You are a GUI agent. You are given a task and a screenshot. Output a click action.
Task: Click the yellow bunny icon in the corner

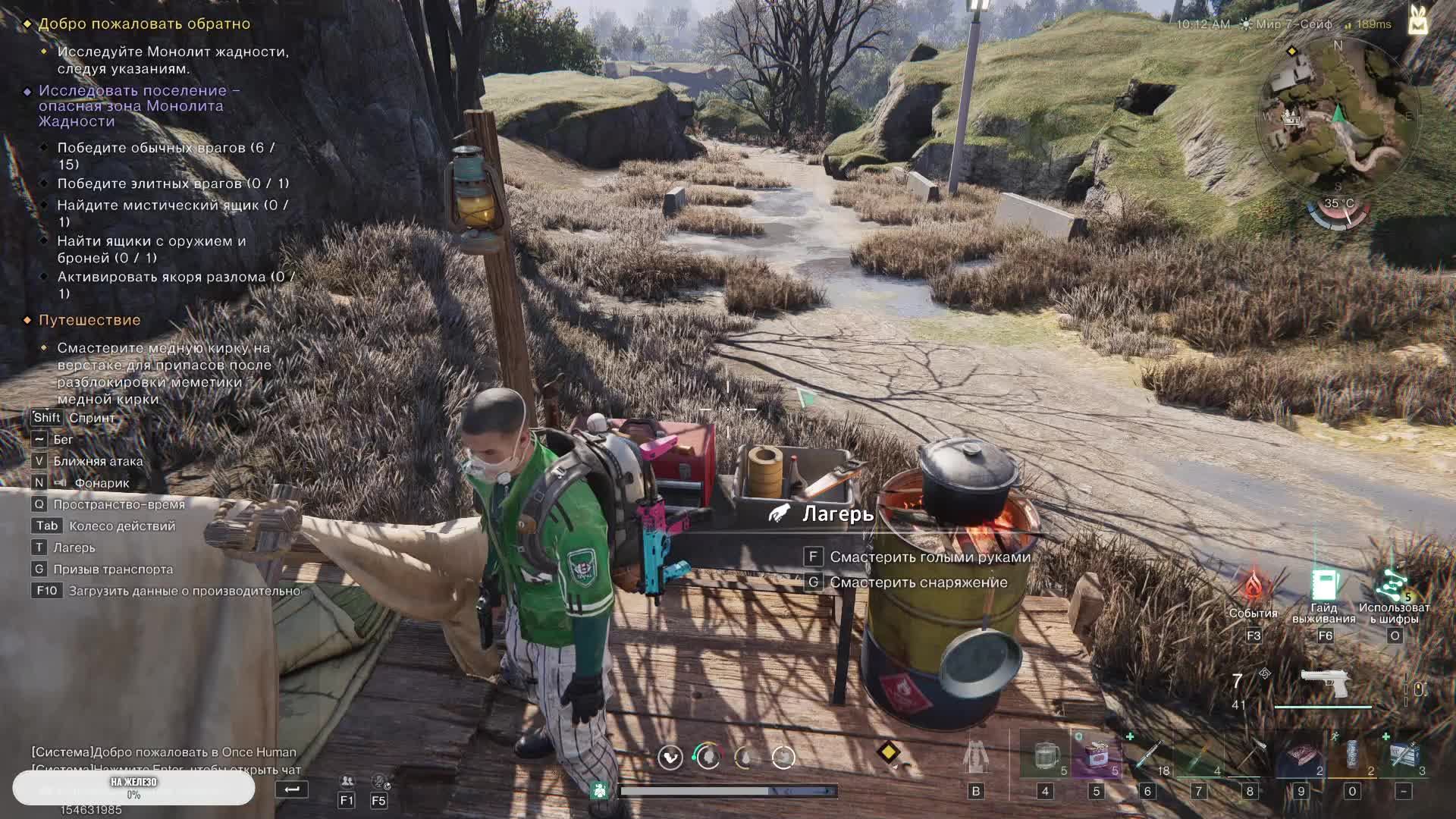[1417, 20]
